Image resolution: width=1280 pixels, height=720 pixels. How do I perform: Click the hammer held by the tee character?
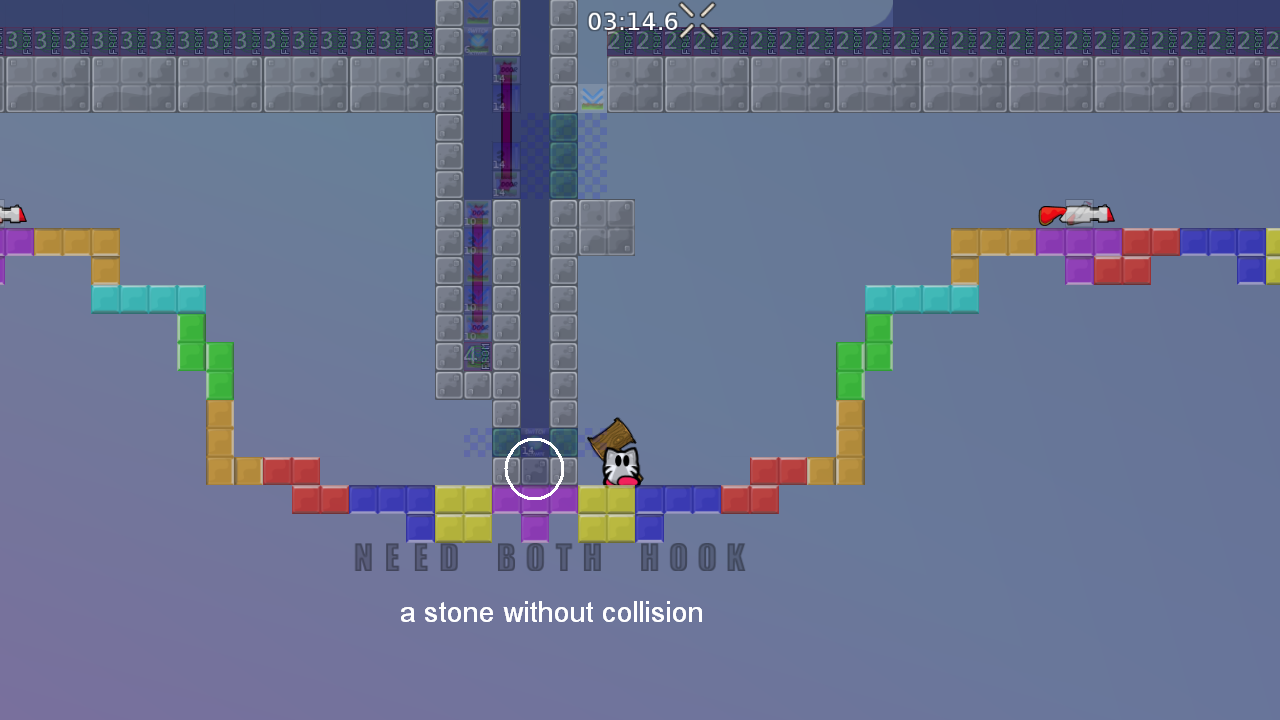615,435
